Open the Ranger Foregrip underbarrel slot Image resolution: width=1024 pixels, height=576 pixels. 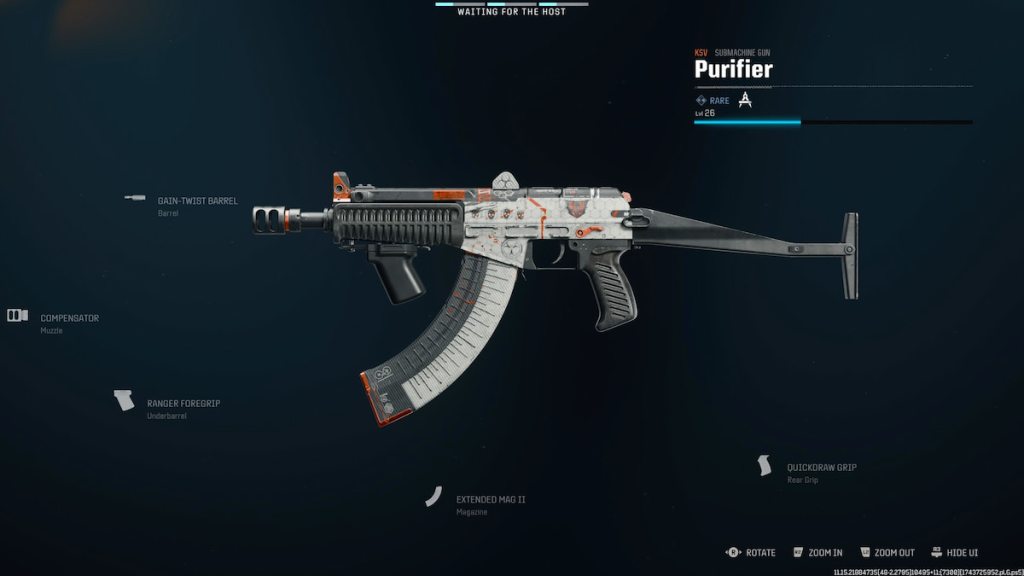[x=183, y=403]
